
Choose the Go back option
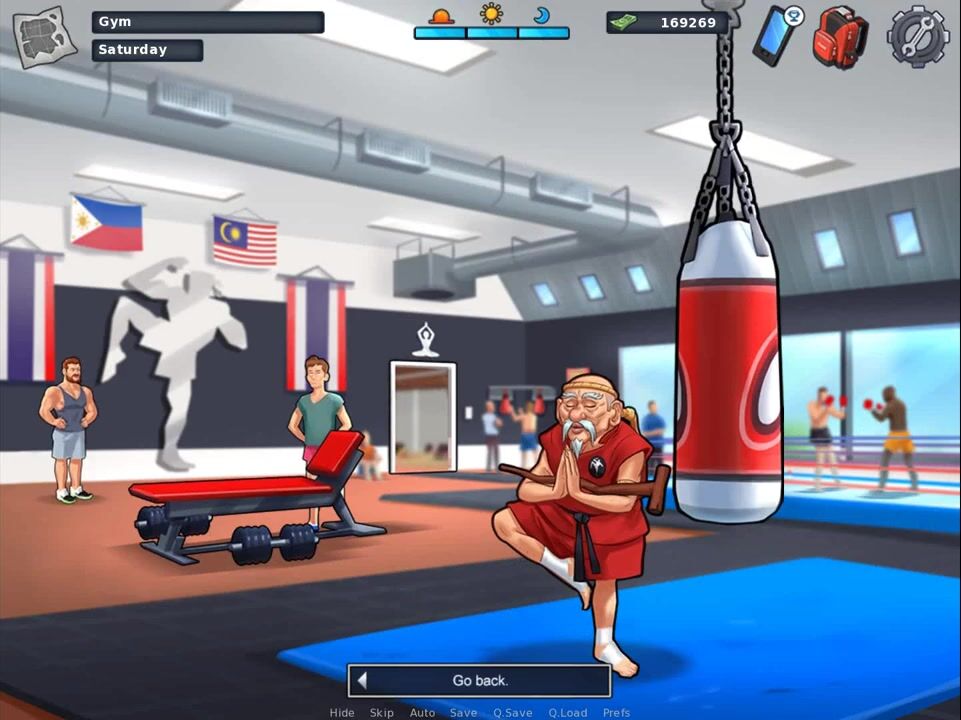coord(479,681)
